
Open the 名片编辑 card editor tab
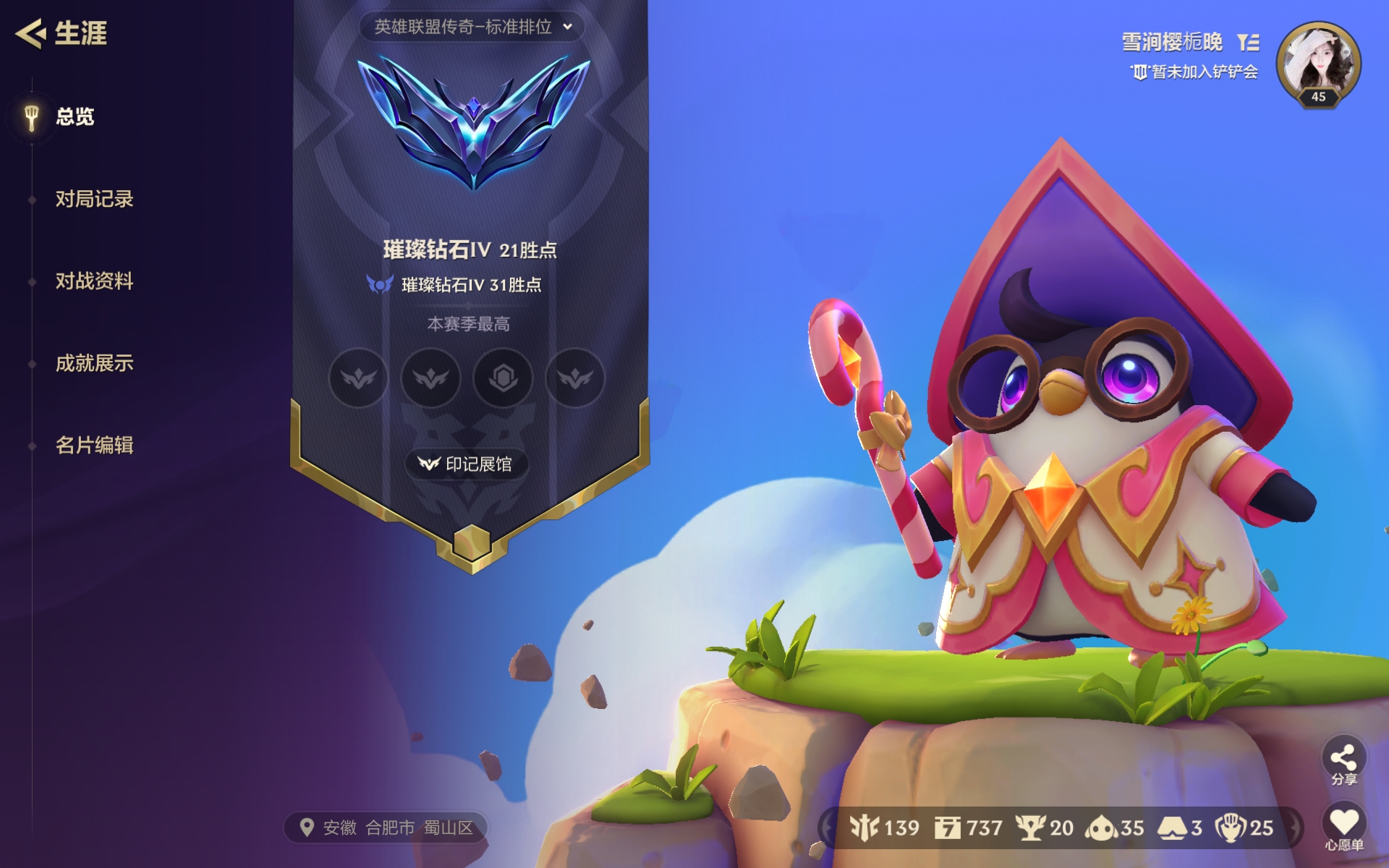coord(94,445)
